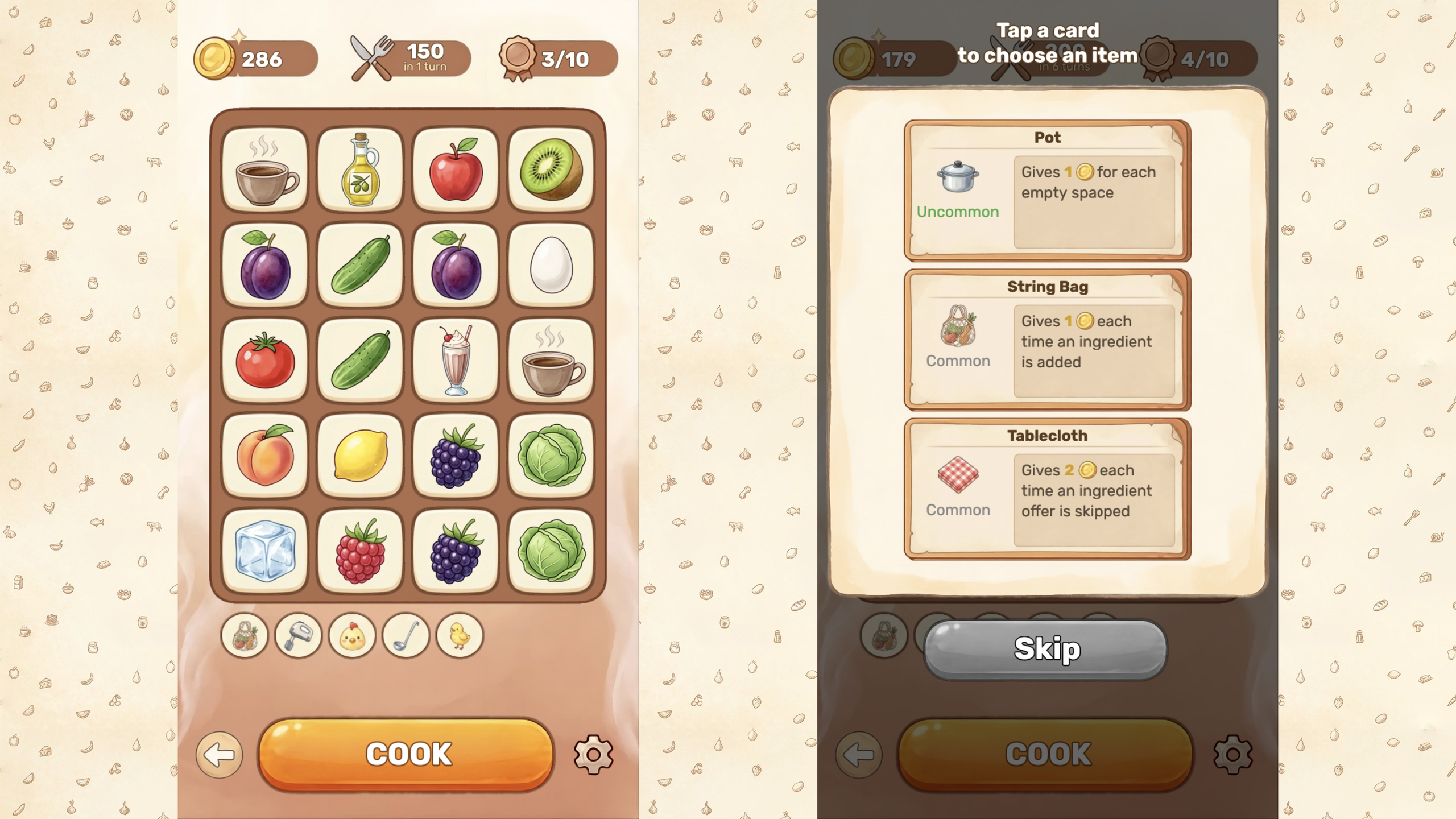
Task: Choose the Pot card
Action: 1048,188
